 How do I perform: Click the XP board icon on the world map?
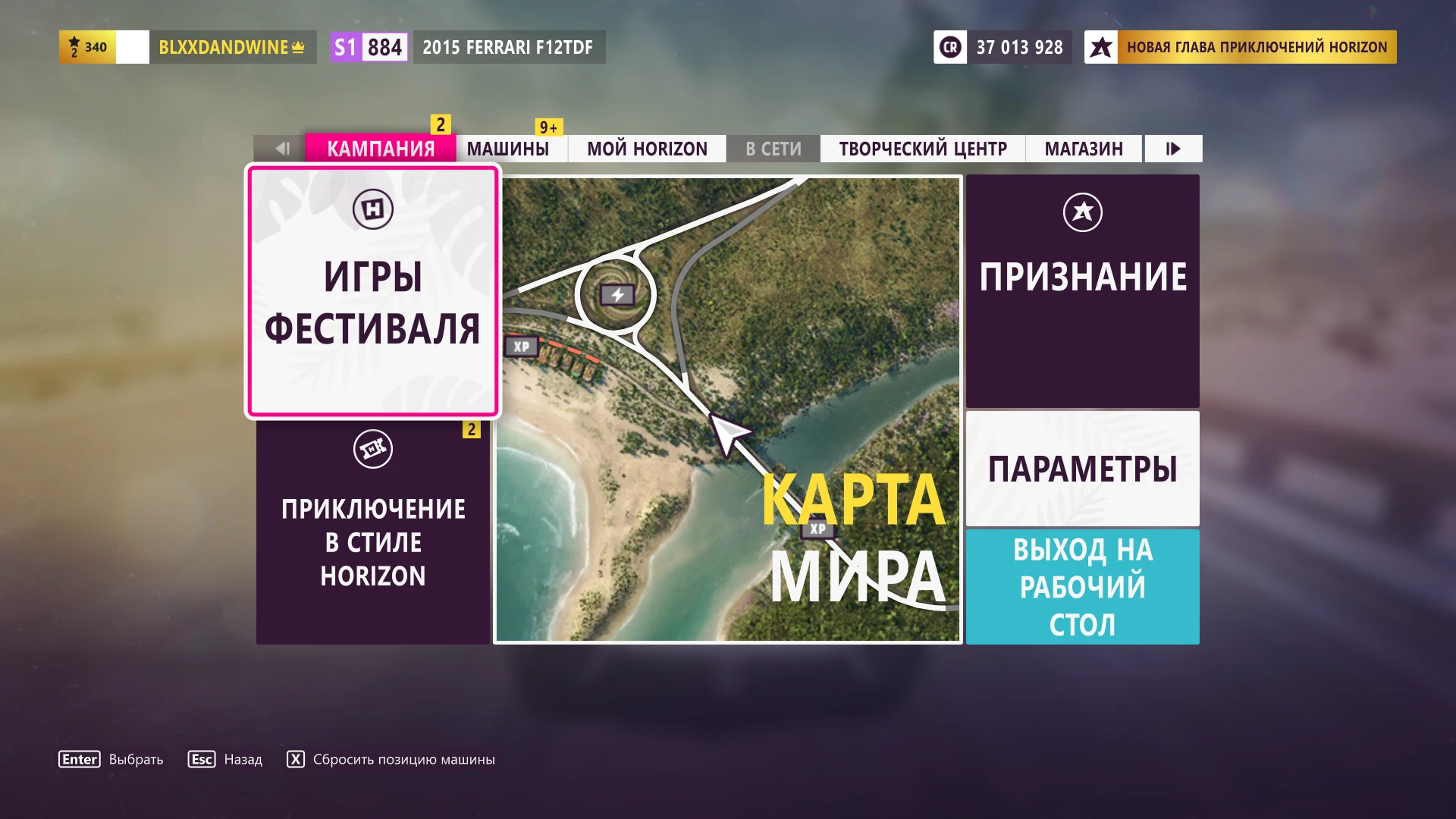pyautogui.click(x=520, y=347)
